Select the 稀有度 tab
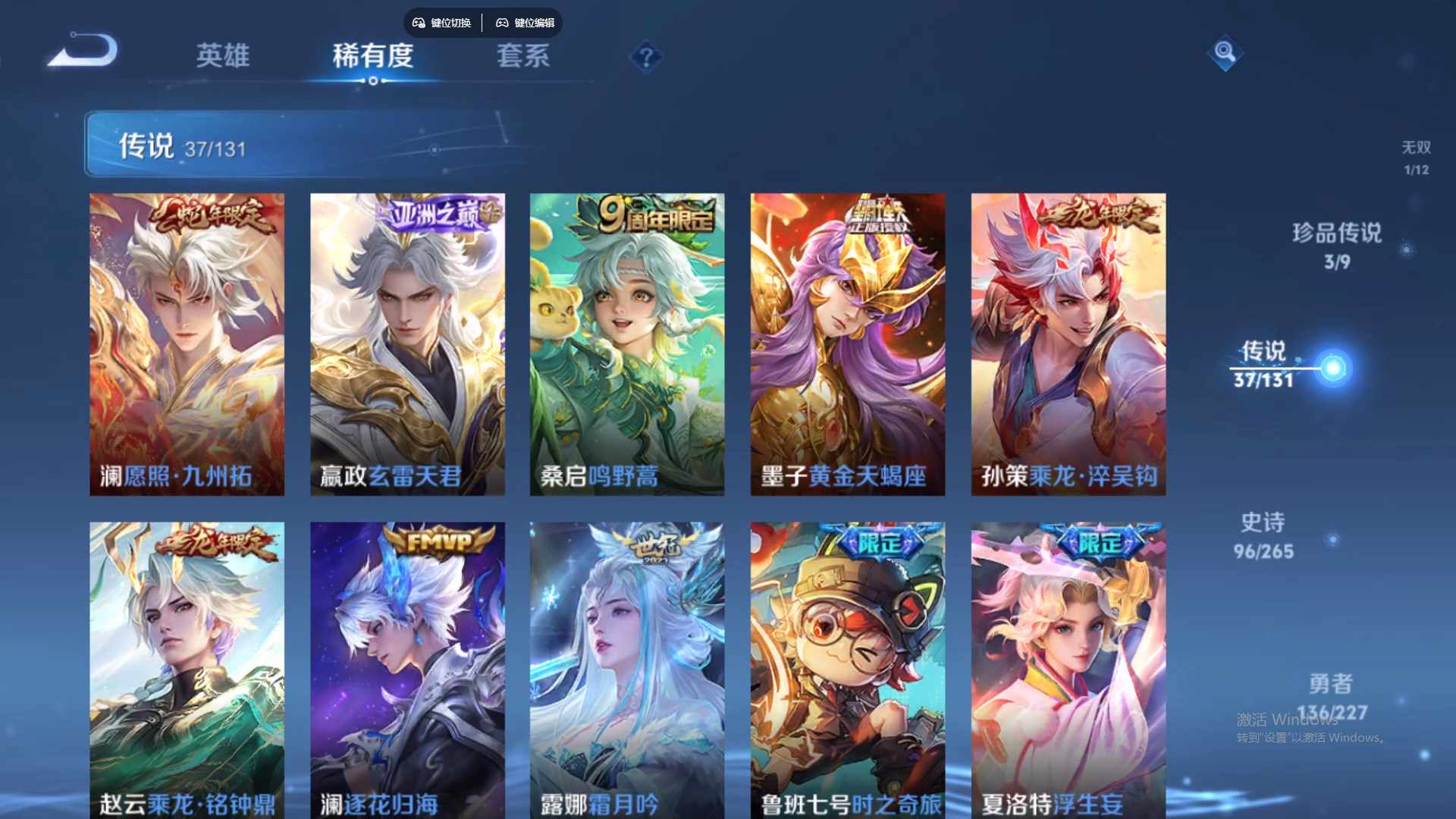Image resolution: width=1456 pixels, height=819 pixels. click(x=372, y=55)
